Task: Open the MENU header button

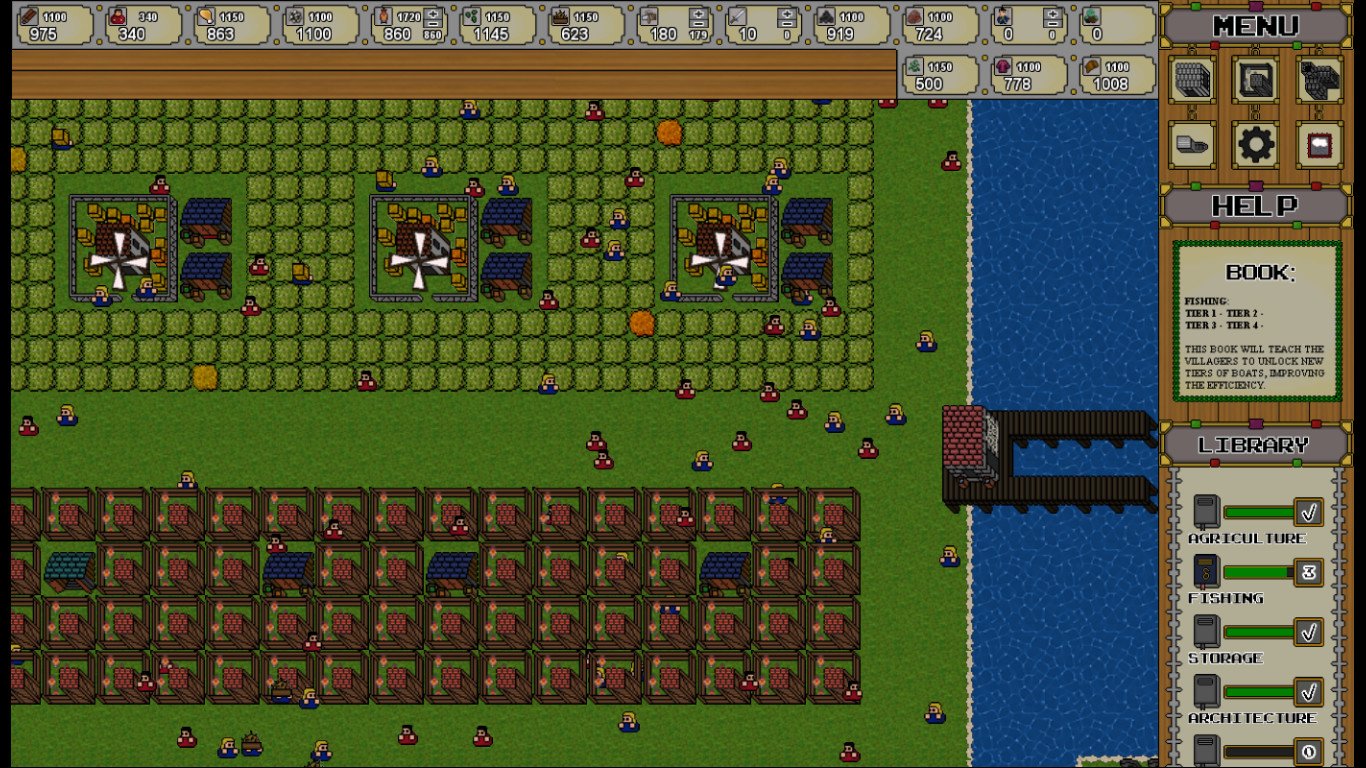Action: click(1256, 25)
